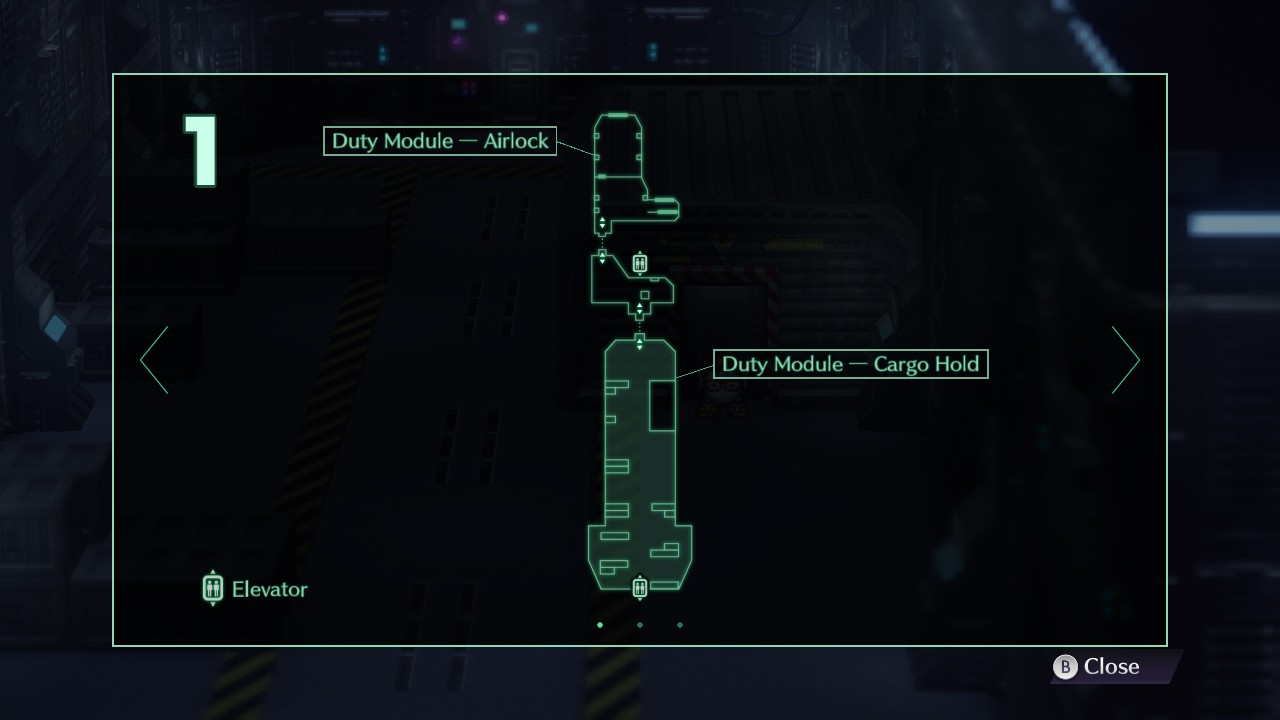This screenshot has width=1280, height=720.
Task: Click the transition arrows at the corridor's lower exit
Action: (640, 308)
